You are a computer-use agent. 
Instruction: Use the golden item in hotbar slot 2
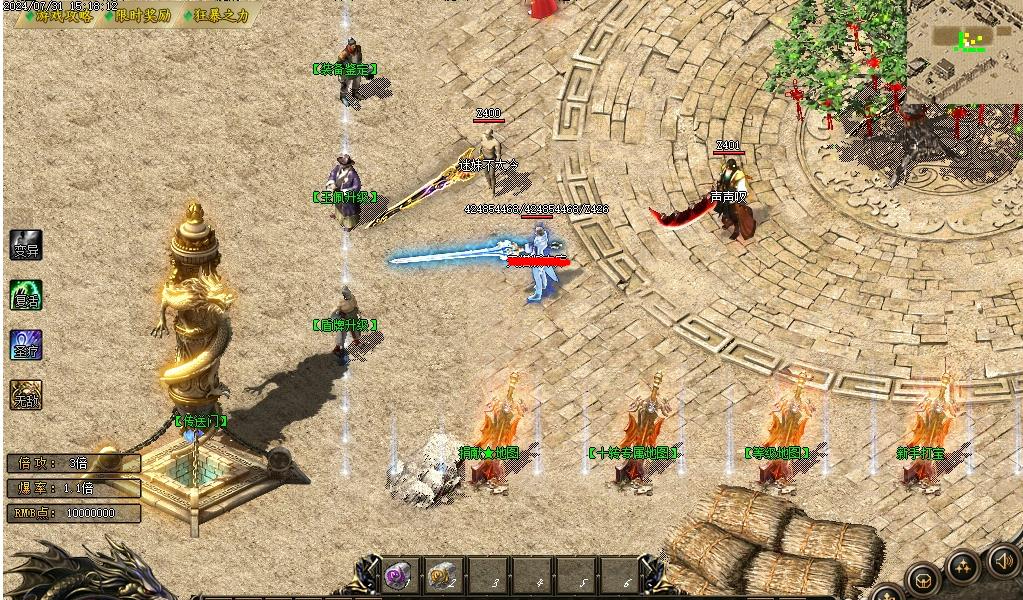pos(441,575)
